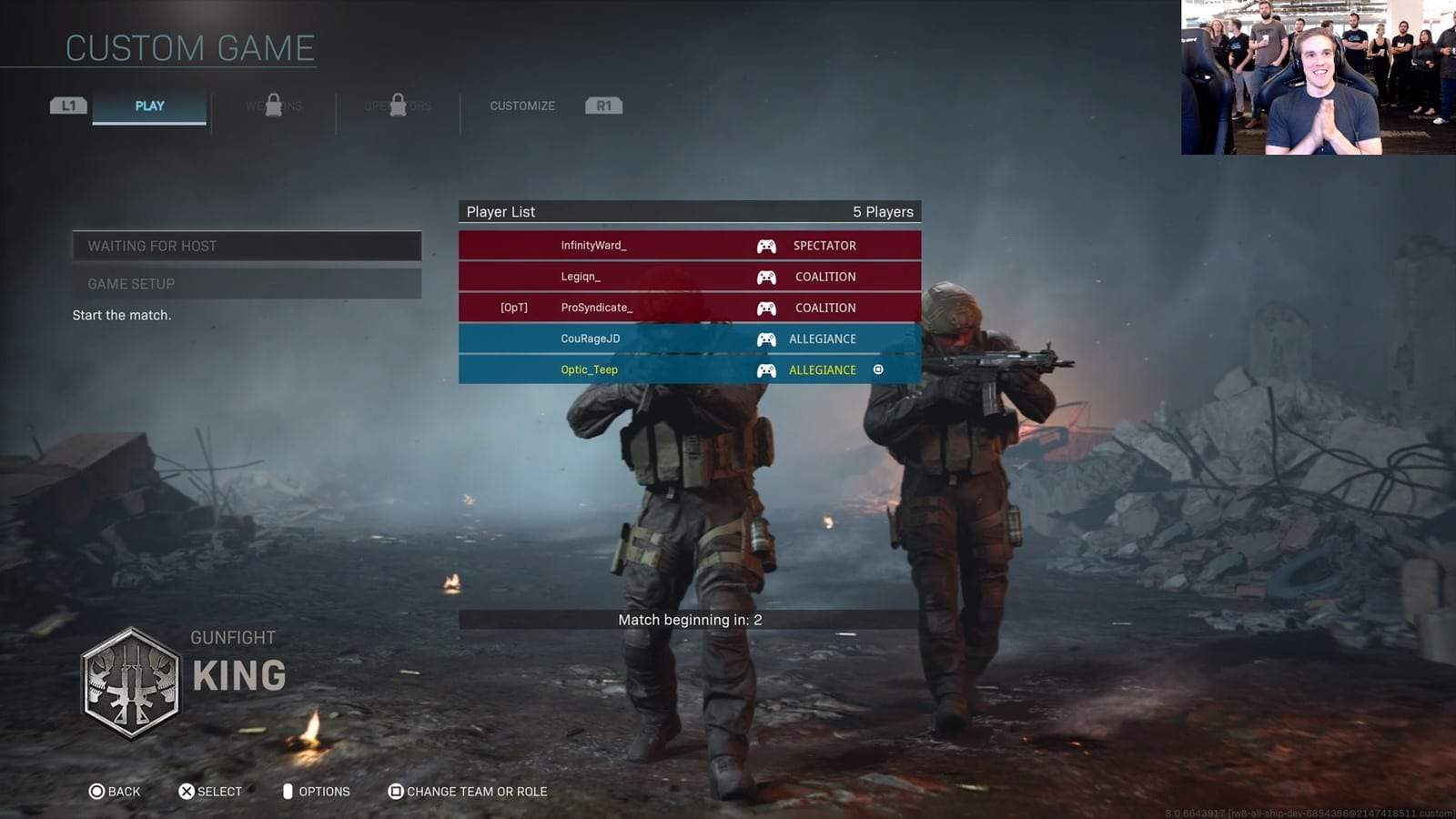Image resolution: width=1456 pixels, height=819 pixels.
Task: Click the Cross Select icon
Action: click(x=186, y=792)
